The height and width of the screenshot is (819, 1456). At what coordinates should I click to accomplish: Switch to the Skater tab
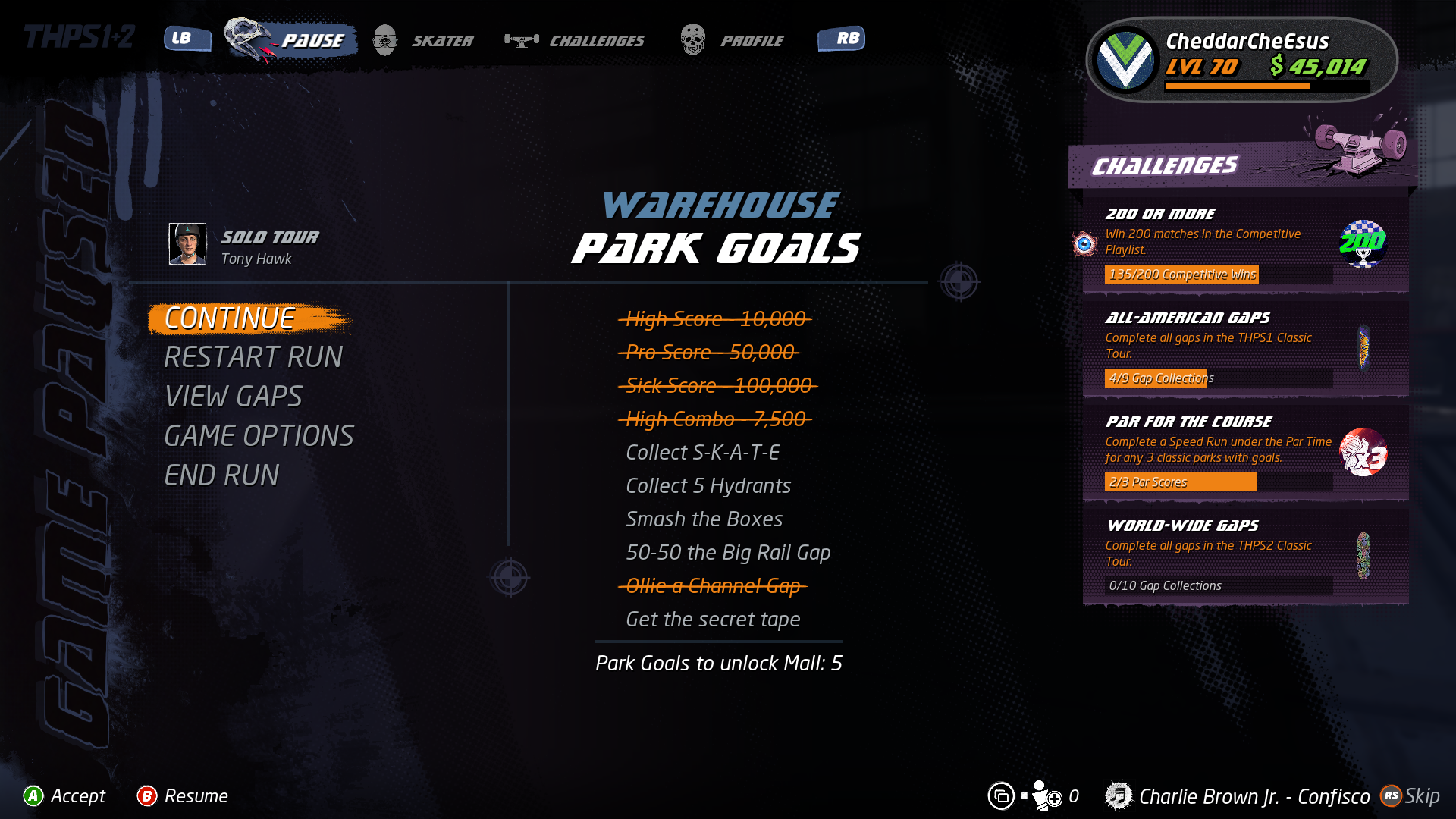click(425, 40)
